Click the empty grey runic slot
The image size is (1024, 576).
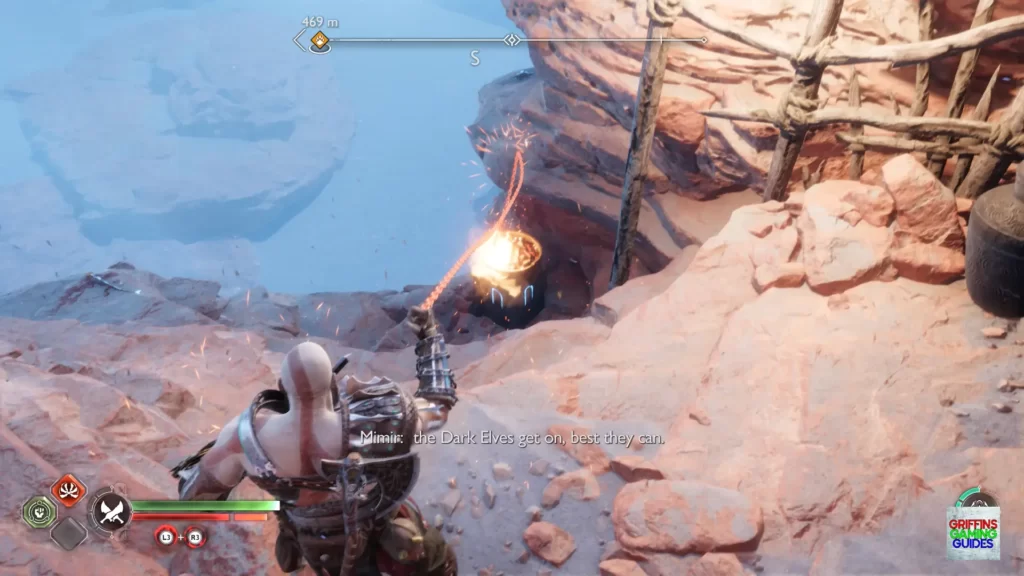tap(68, 533)
